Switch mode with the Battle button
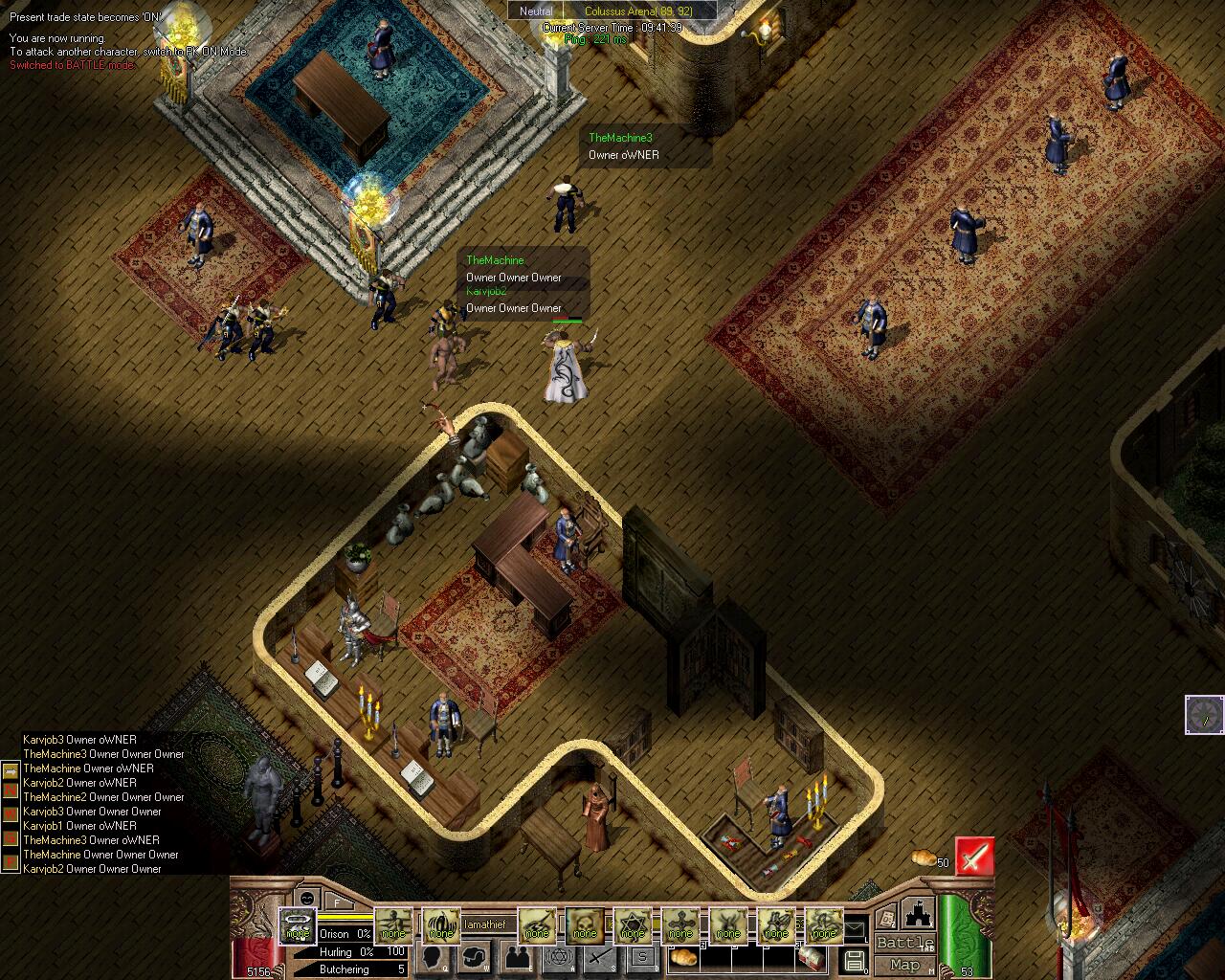The height and width of the screenshot is (980, 1225). tap(904, 943)
